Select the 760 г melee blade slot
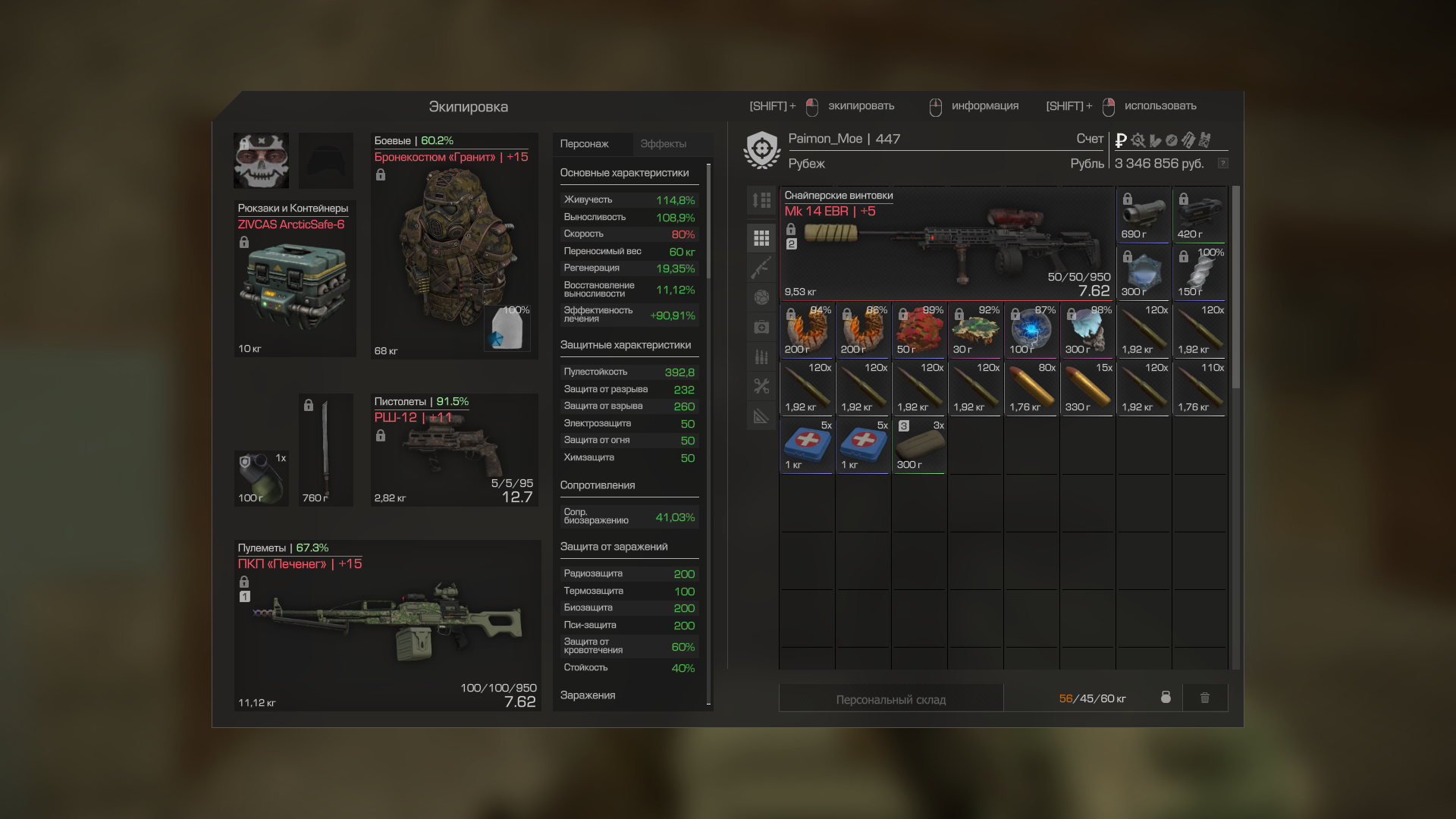The image size is (1456, 819). [325, 450]
